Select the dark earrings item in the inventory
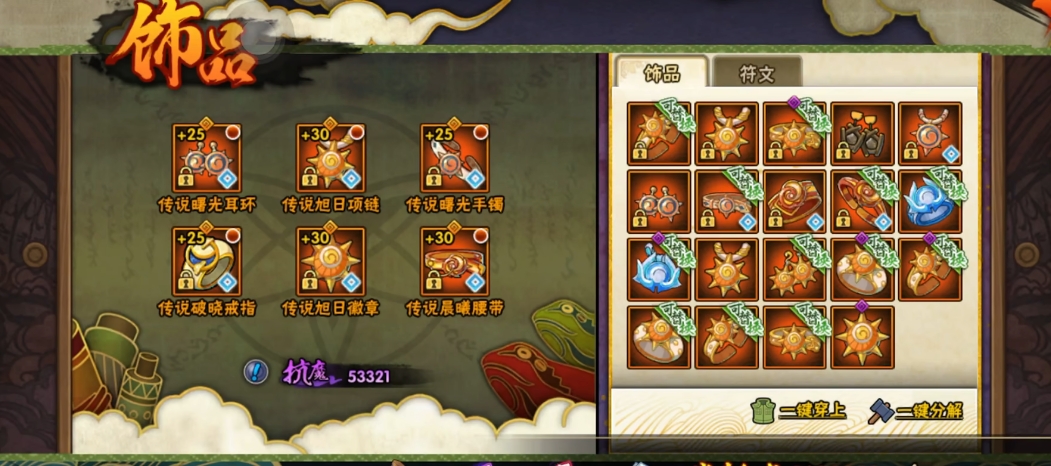This screenshot has width=1051, height=466. coord(862,133)
